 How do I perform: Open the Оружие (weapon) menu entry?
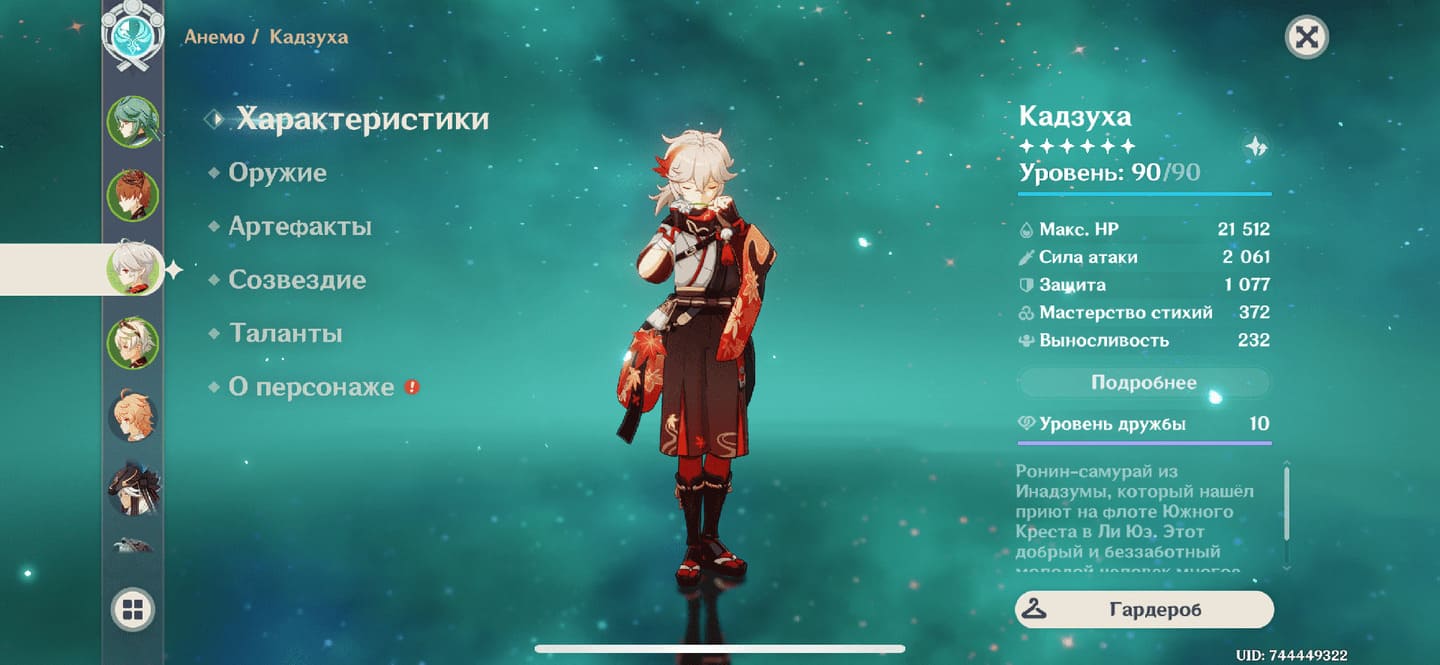click(277, 173)
